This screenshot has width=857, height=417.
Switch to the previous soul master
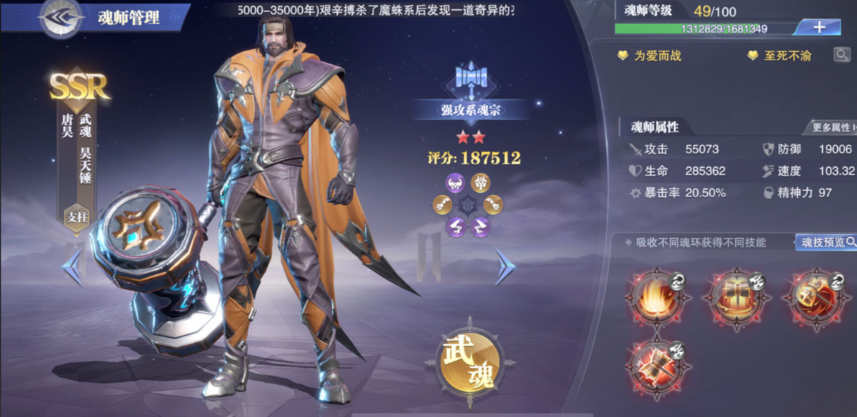tap(71, 267)
